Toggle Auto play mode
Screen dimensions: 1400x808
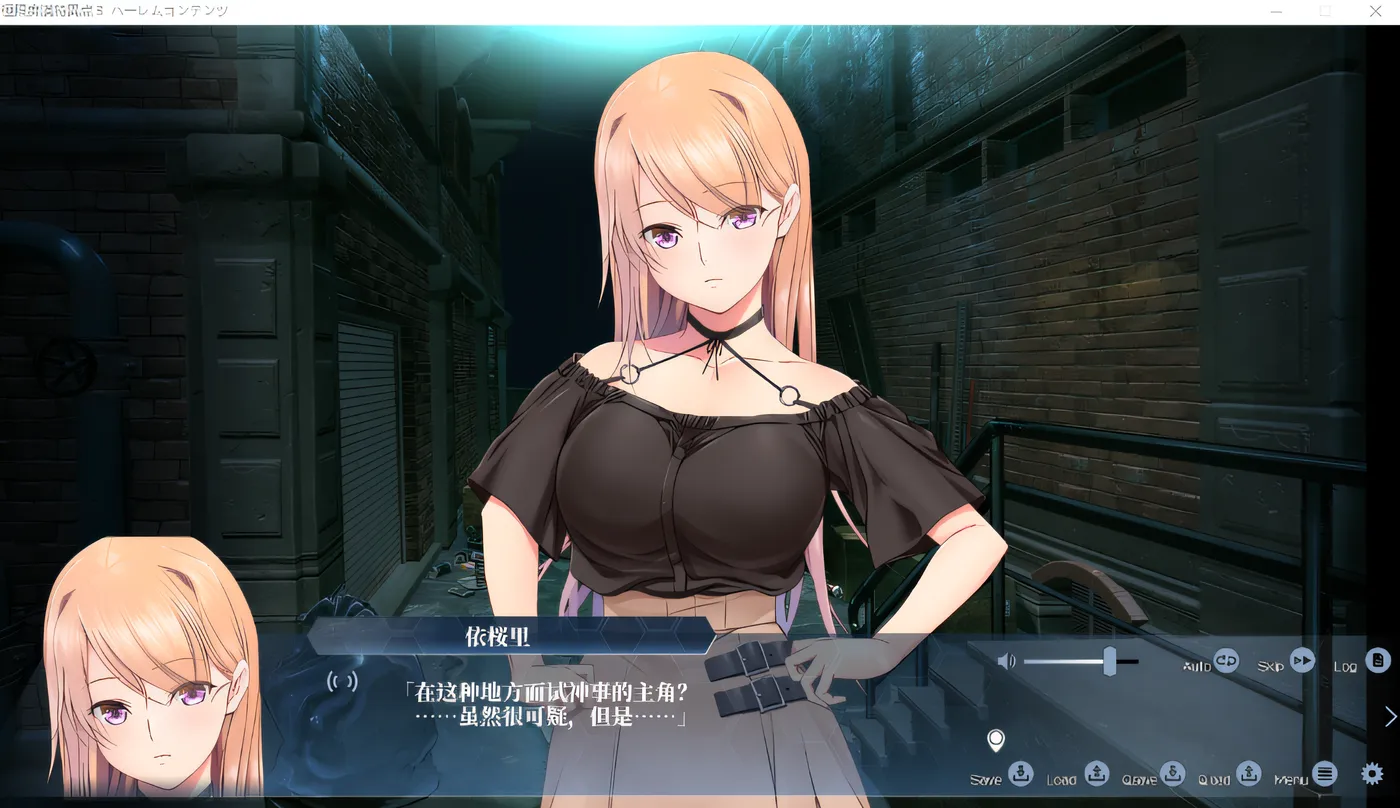pos(1225,660)
